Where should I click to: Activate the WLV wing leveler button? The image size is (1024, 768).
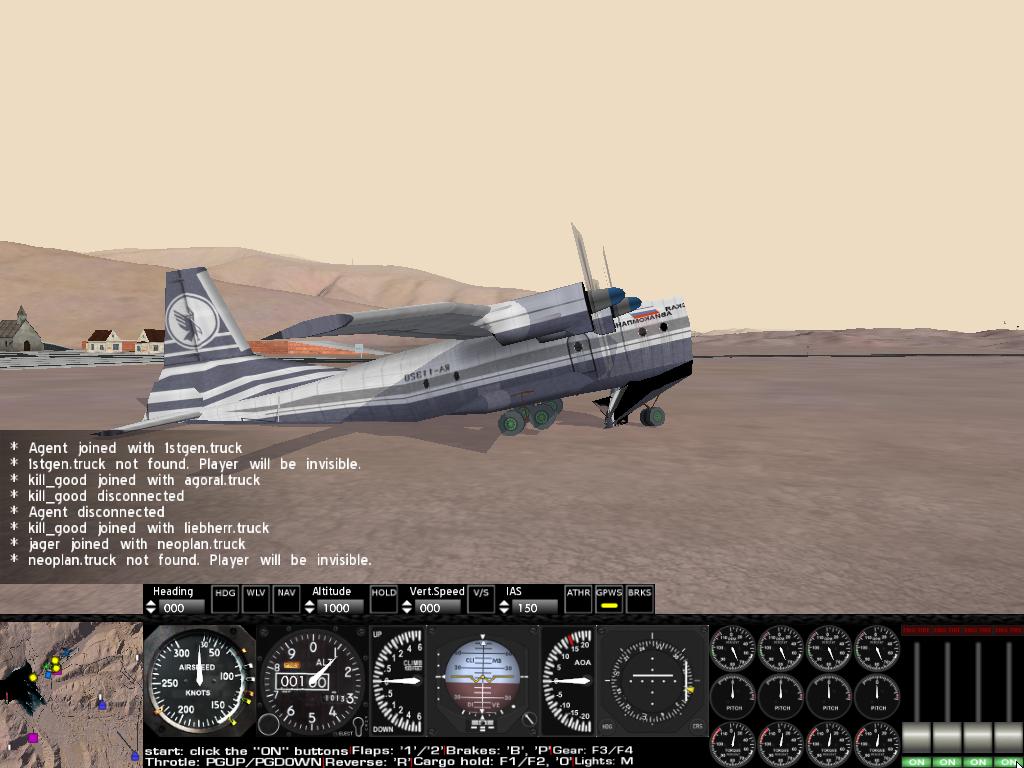[256, 598]
